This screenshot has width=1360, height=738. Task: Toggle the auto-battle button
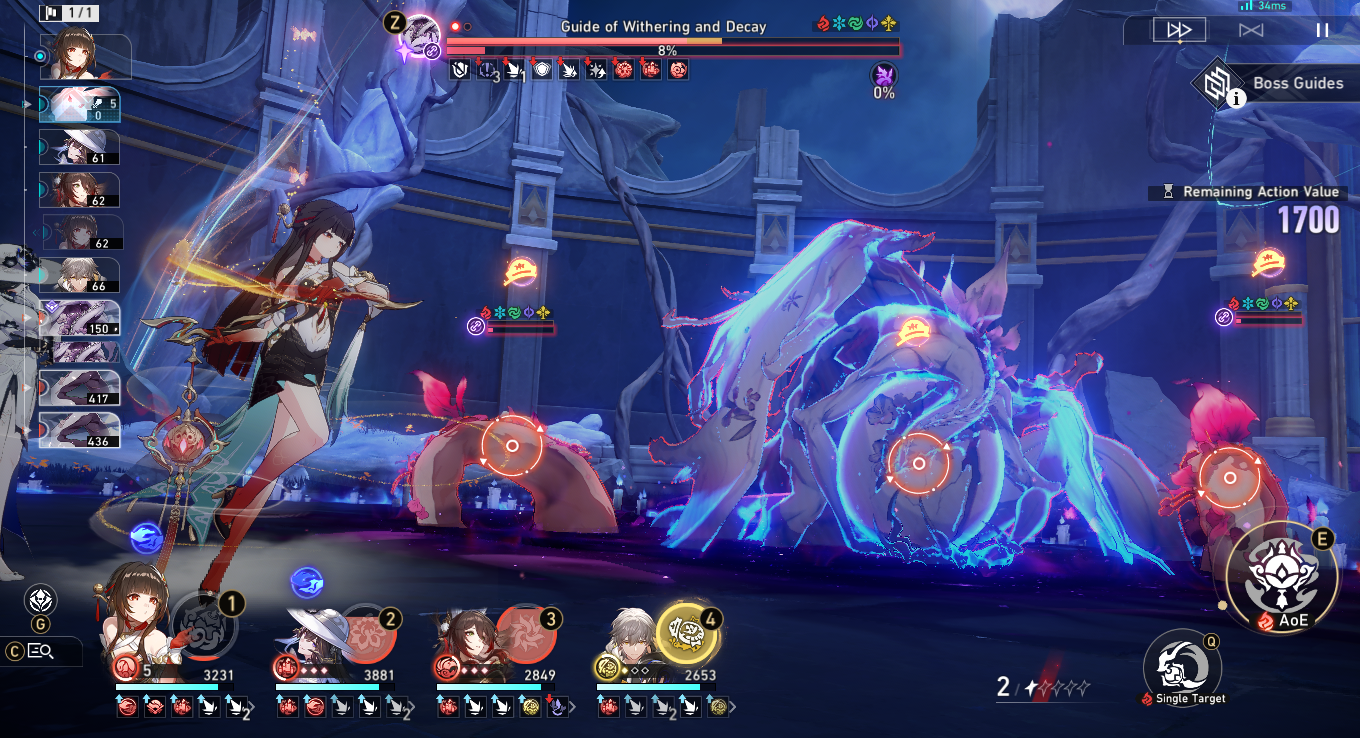[x=1251, y=30]
